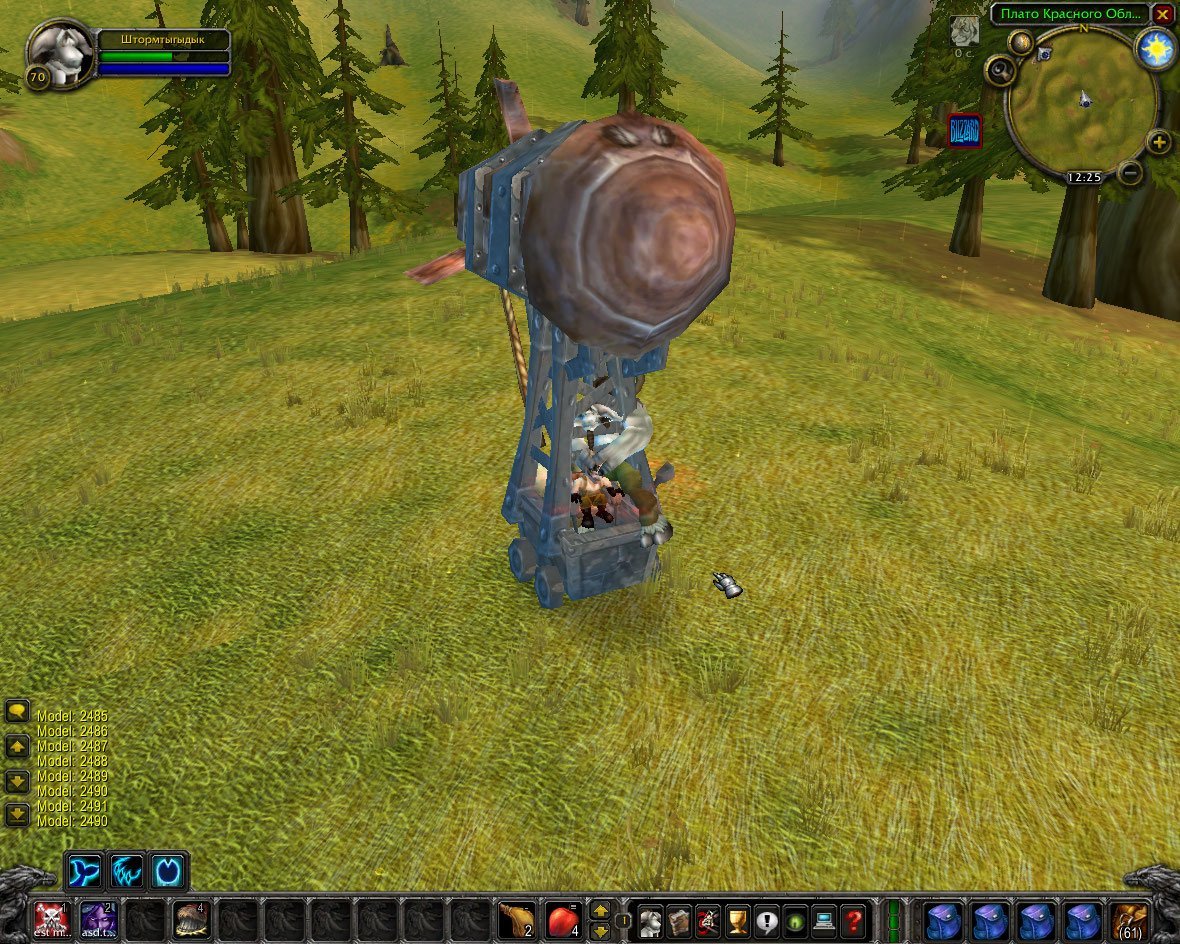The height and width of the screenshot is (944, 1180).
Task: Open the main backpack with 61 slots
Action: (x=1130, y=918)
